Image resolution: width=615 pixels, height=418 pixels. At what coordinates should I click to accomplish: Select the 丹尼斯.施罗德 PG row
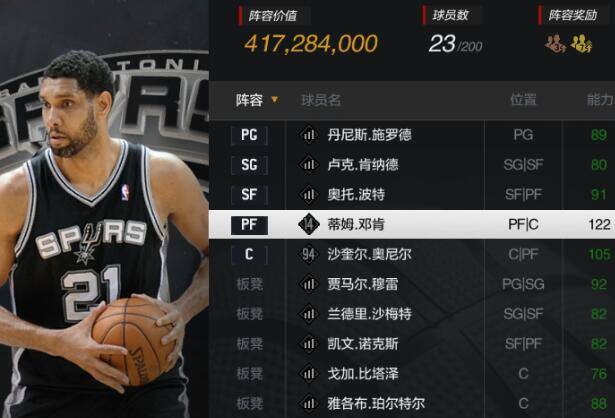(355, 135)
